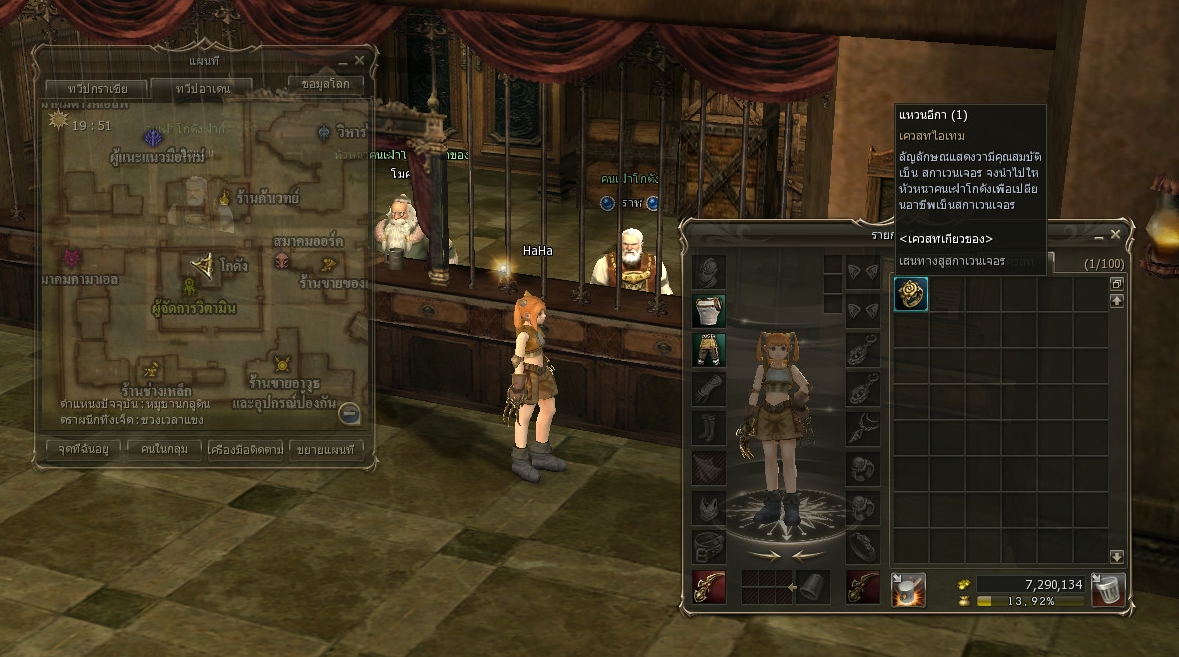Show party members with คนในกลุ่ม button
Screen dimensions: 1179x657
tap(165, 450)
